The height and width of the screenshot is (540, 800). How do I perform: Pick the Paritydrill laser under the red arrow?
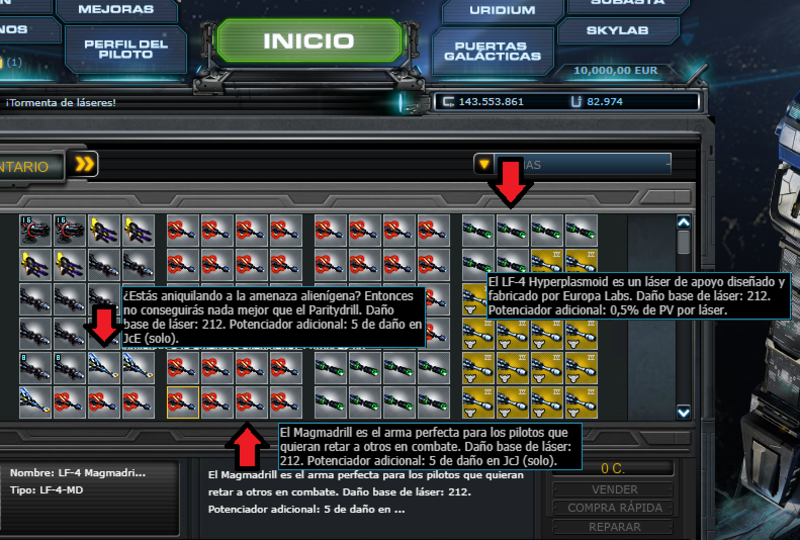pyautogui.click(x=104, y=367)
